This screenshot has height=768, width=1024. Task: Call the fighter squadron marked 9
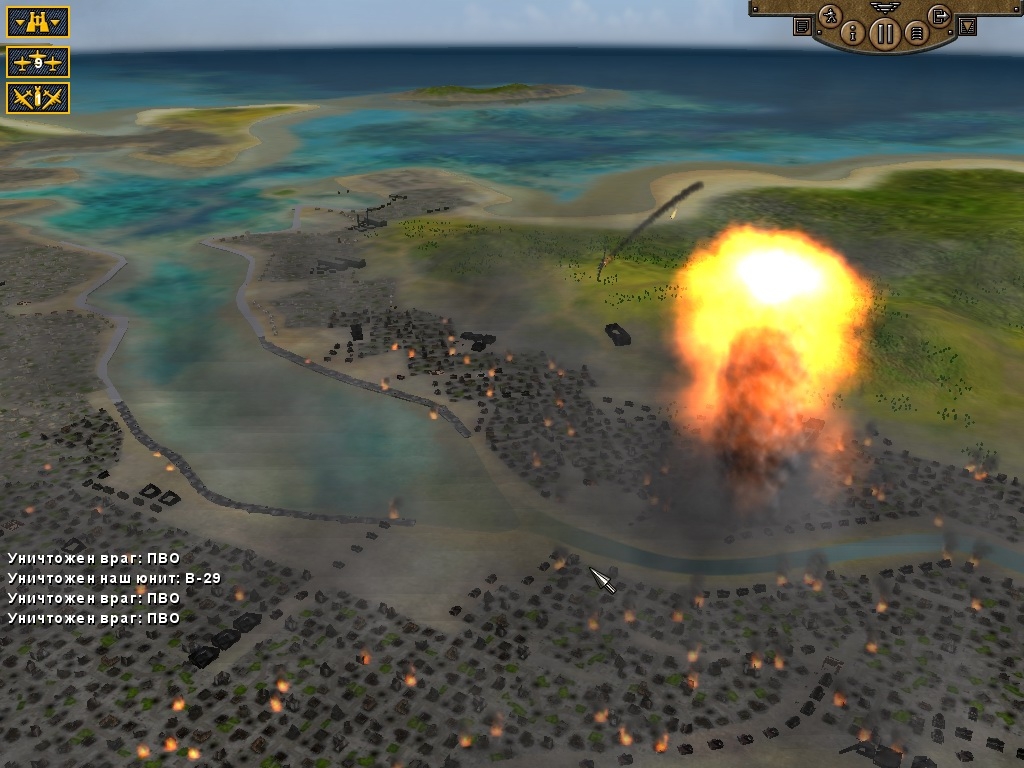[38, 62]
